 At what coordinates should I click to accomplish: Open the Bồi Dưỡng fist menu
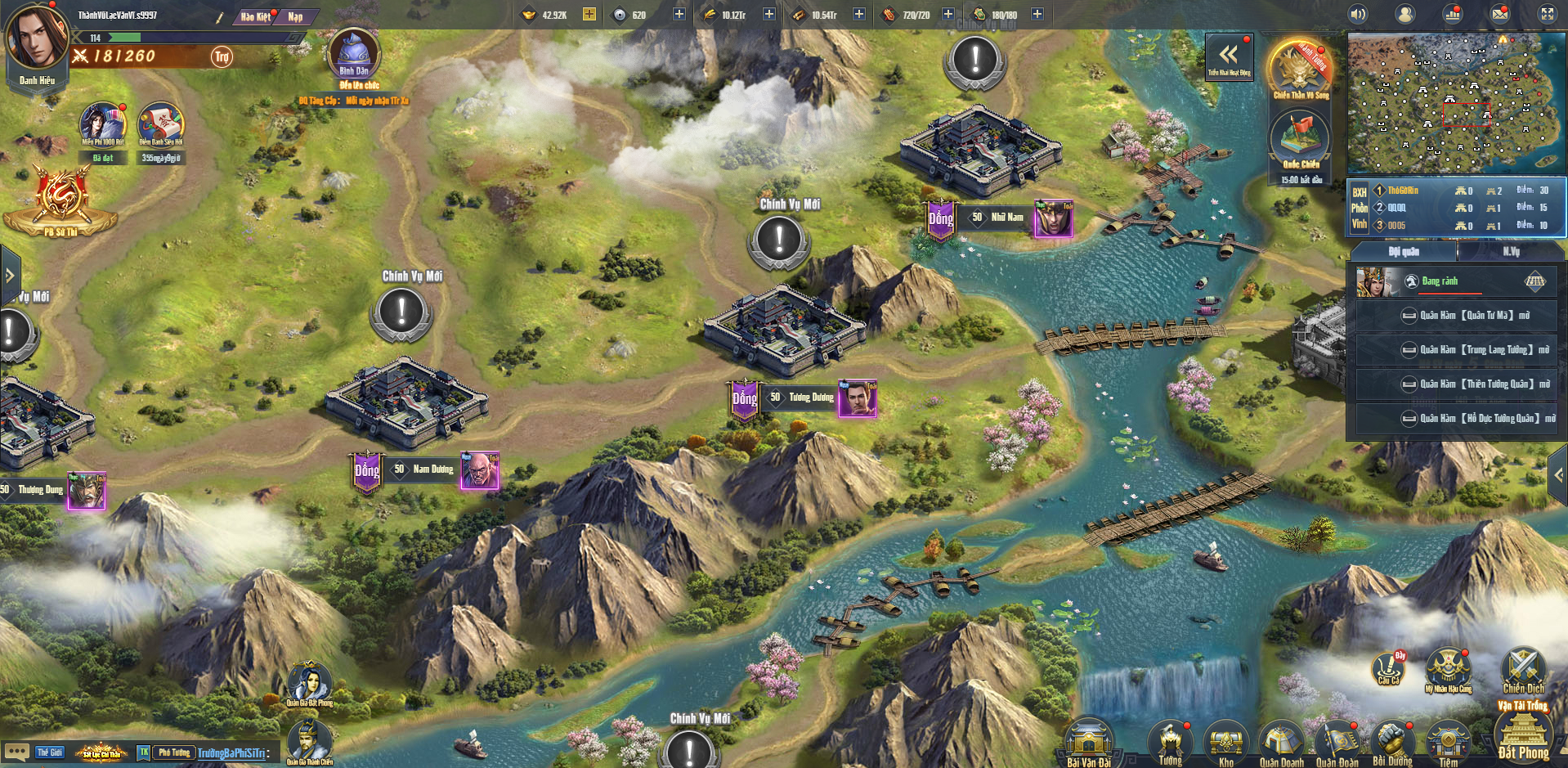click(1392, 743)
